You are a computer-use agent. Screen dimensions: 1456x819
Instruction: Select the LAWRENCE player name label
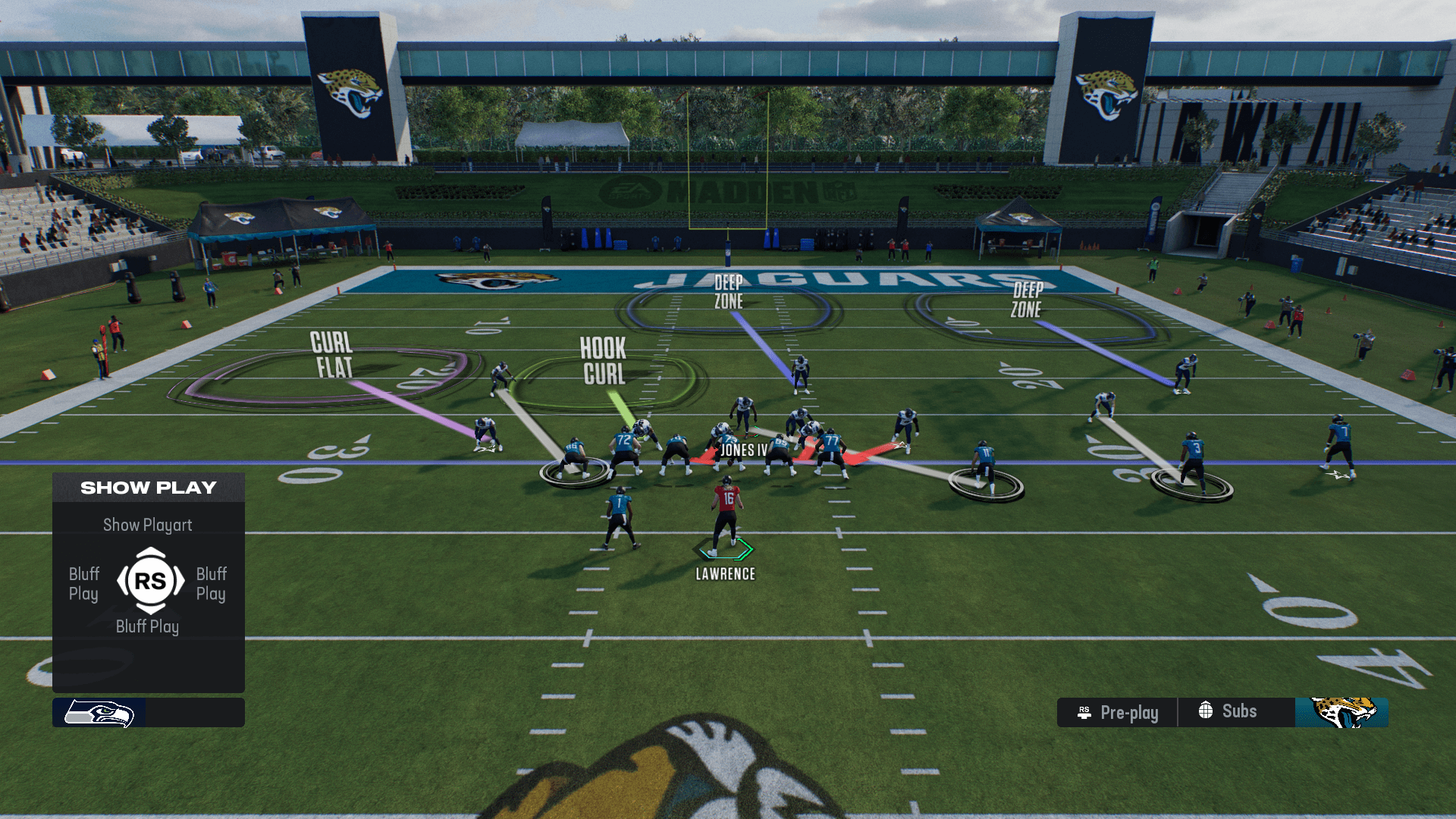click(x=725, y=574)
